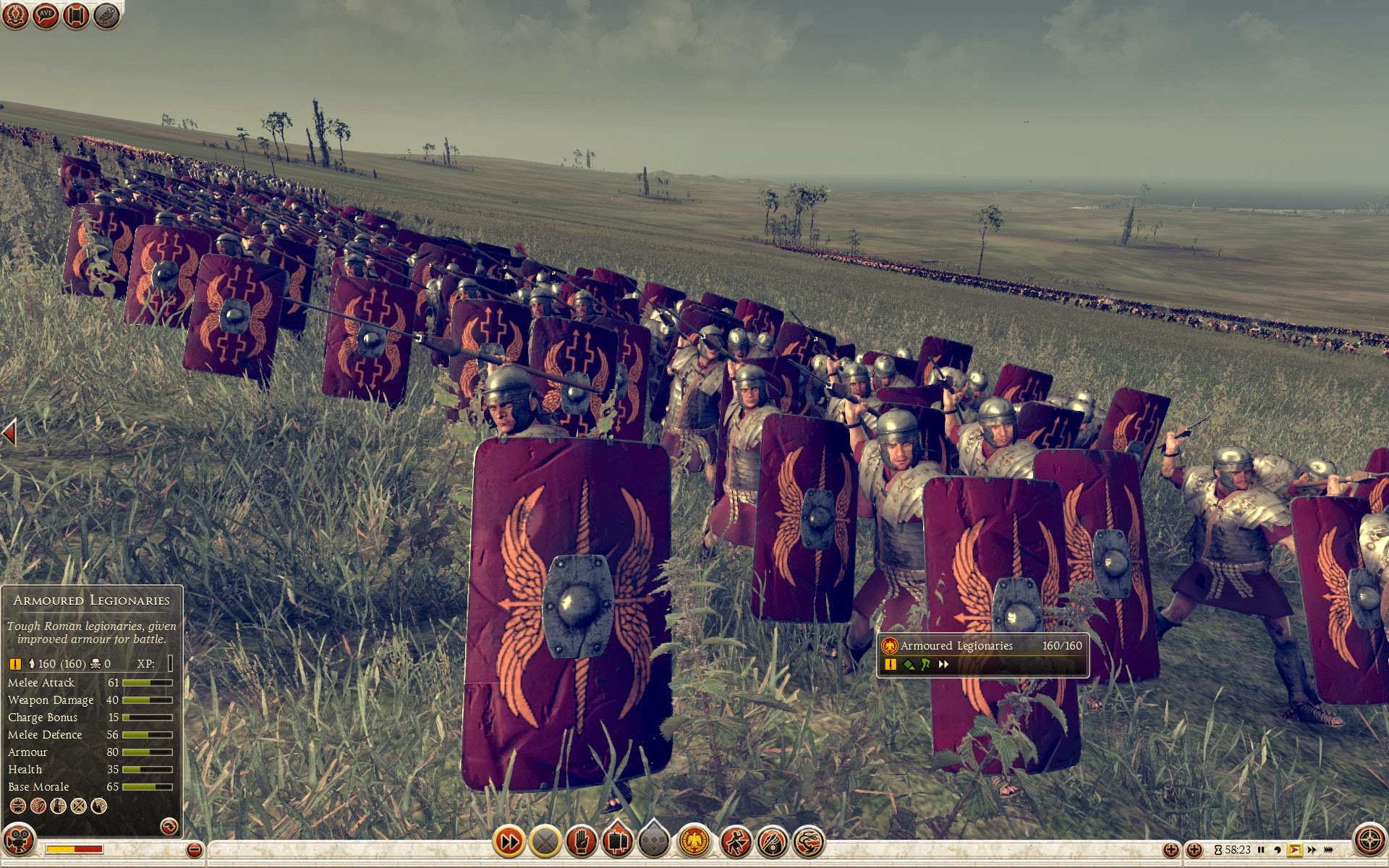The image size is (1389, 868).
Task: Set battle speed to slow motion
Action: (1278, 850)
